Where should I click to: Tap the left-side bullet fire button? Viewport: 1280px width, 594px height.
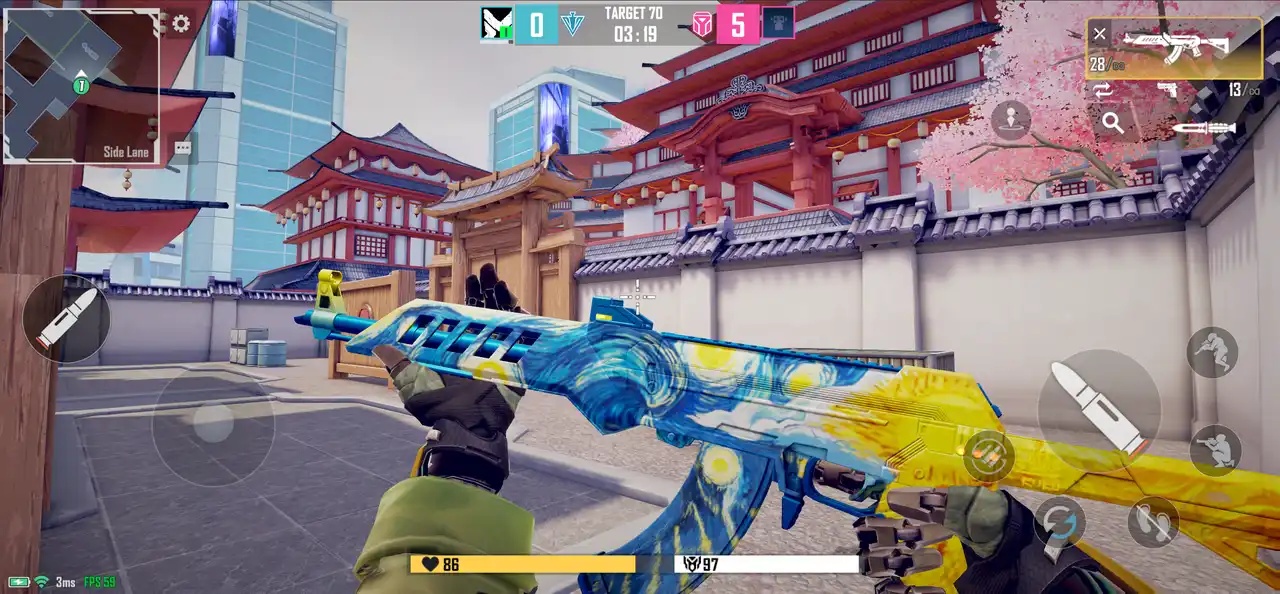click(66, 319)
